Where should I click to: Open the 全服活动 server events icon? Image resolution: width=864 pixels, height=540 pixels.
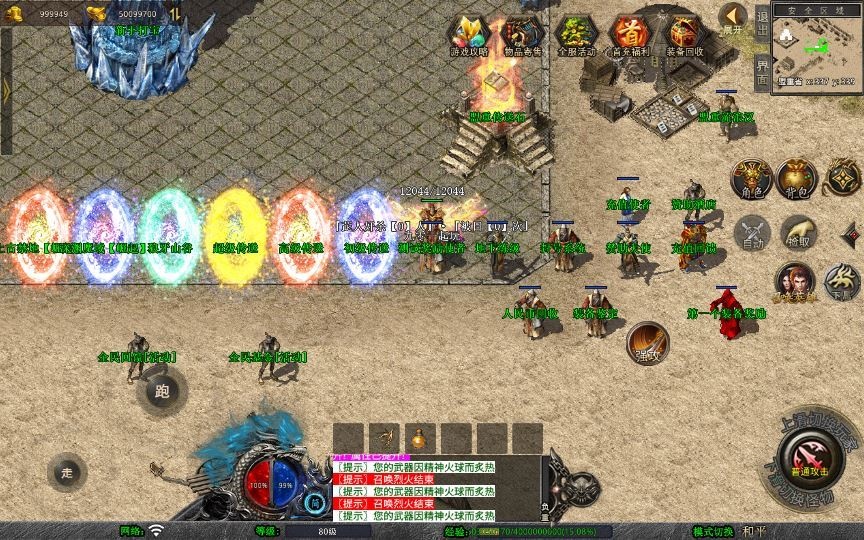[x=576, y=35]
